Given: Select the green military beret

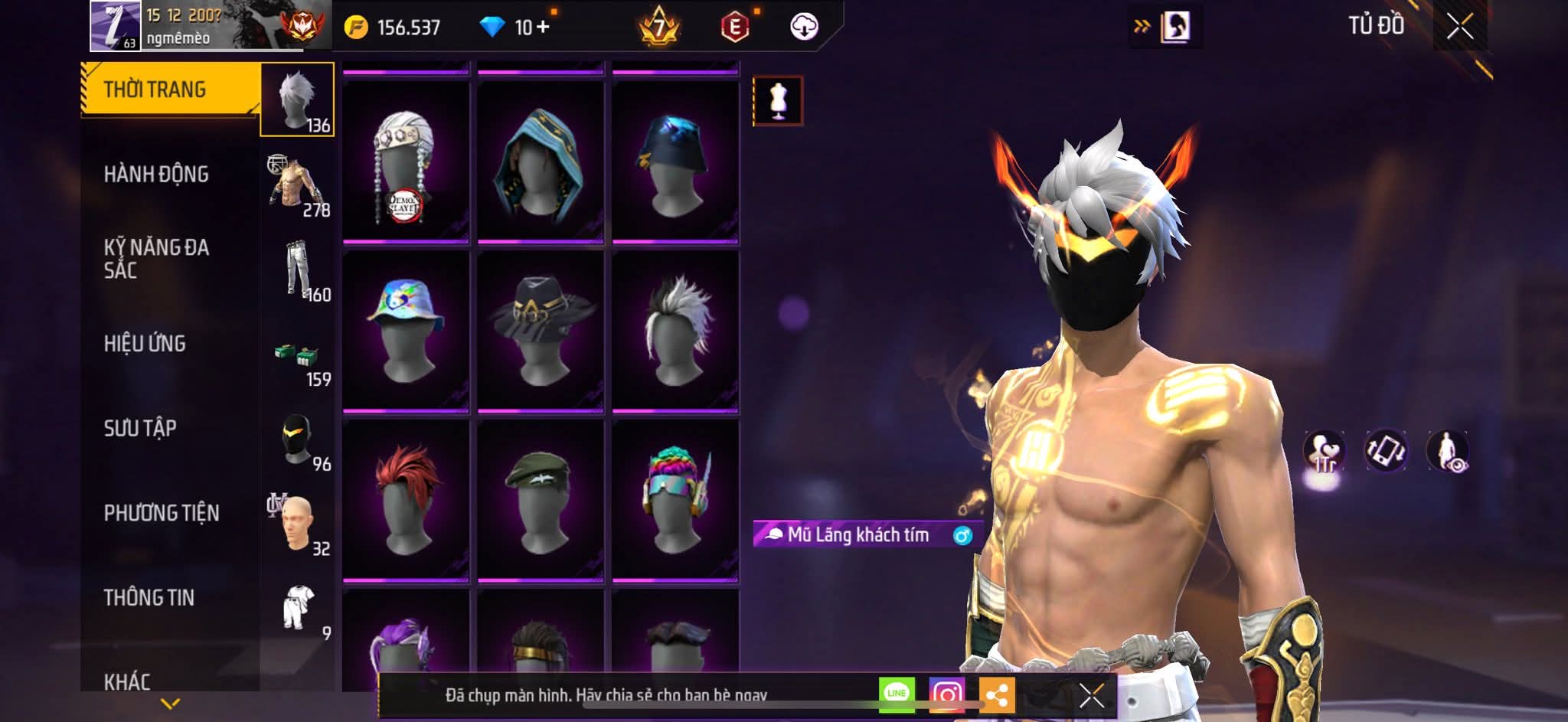Looking at the screenshot, I should 540,499.
